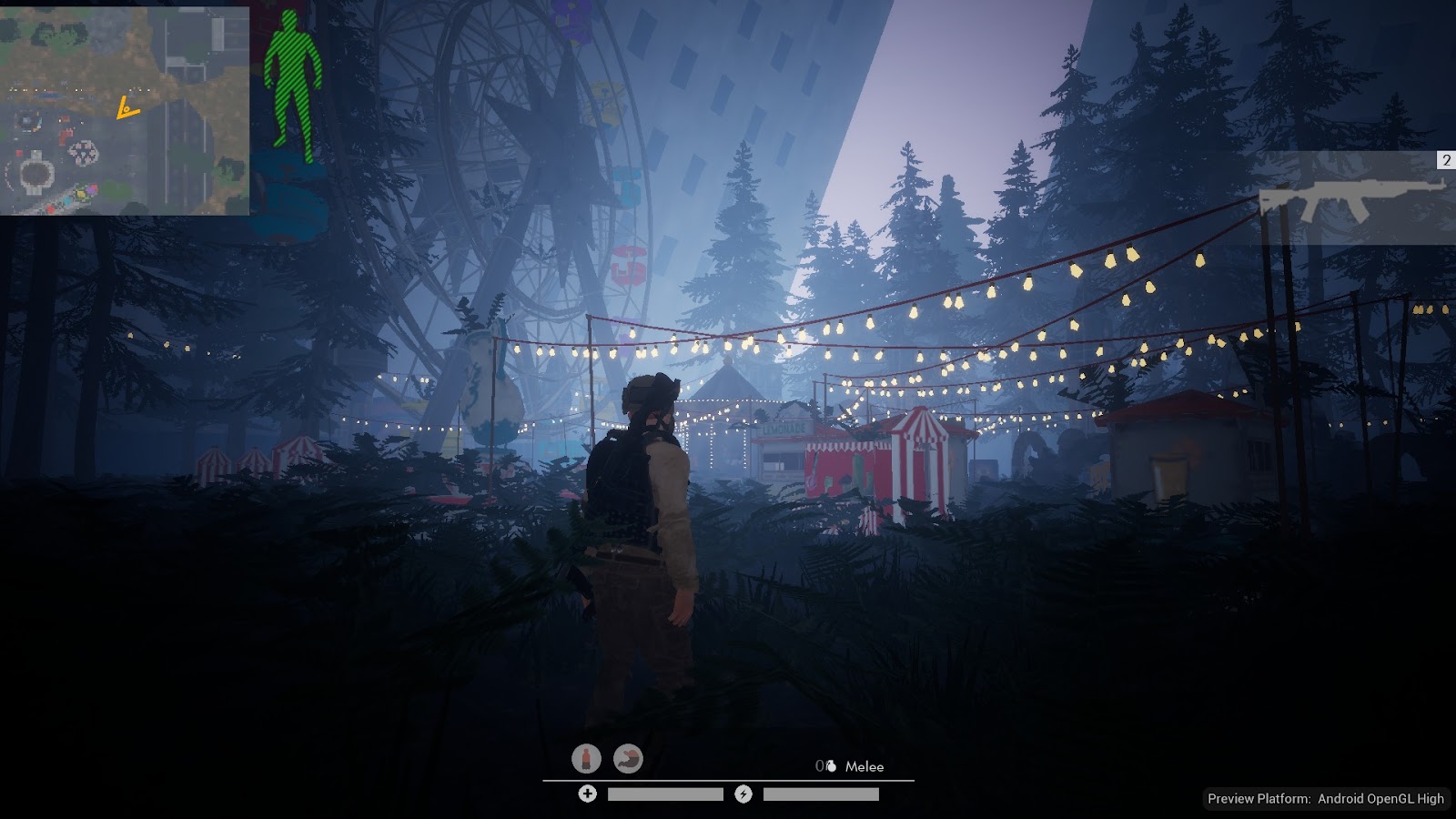Tap the water bottle thirst icon

587,758
